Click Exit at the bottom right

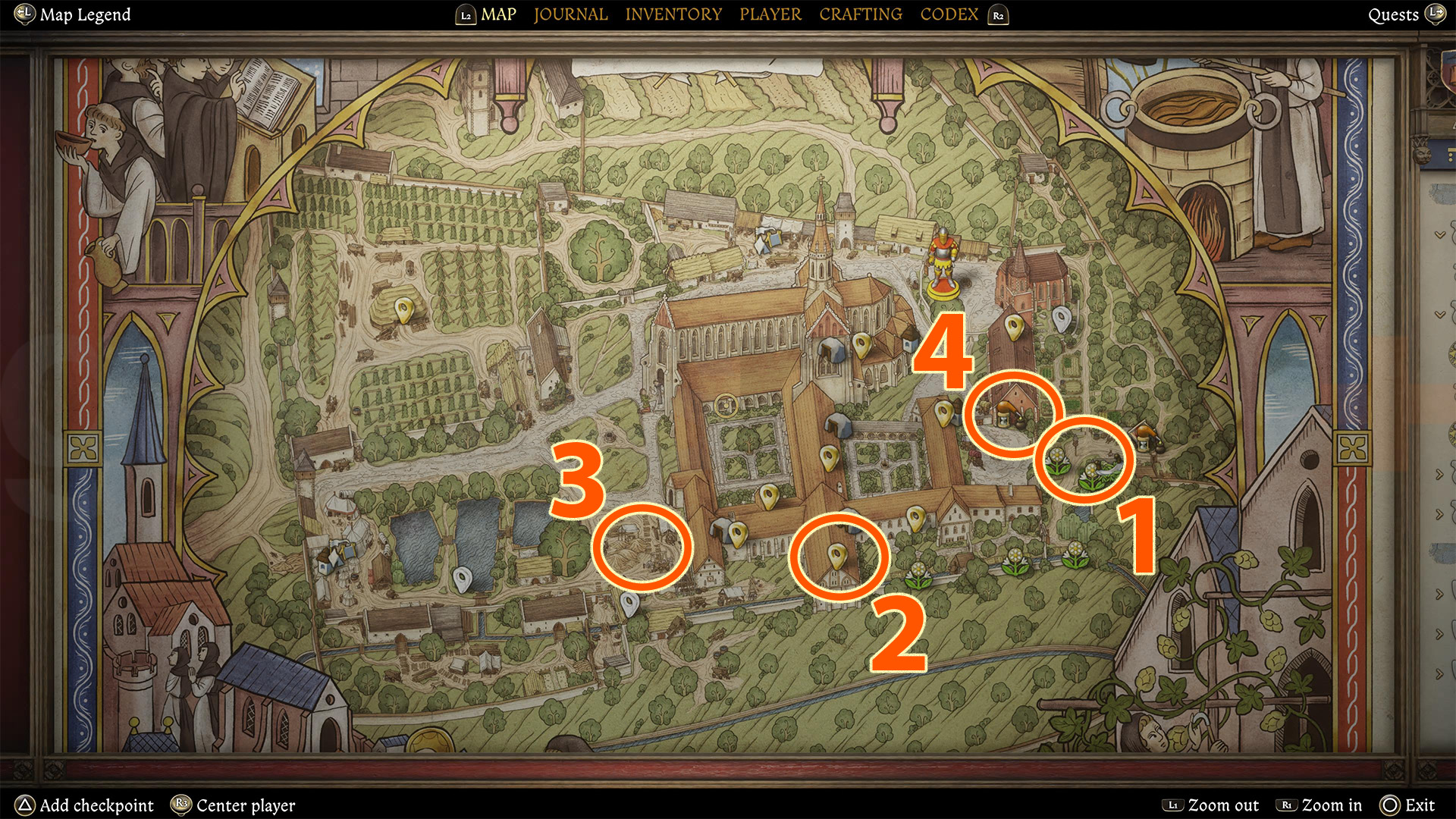[x=1420, y=805]
